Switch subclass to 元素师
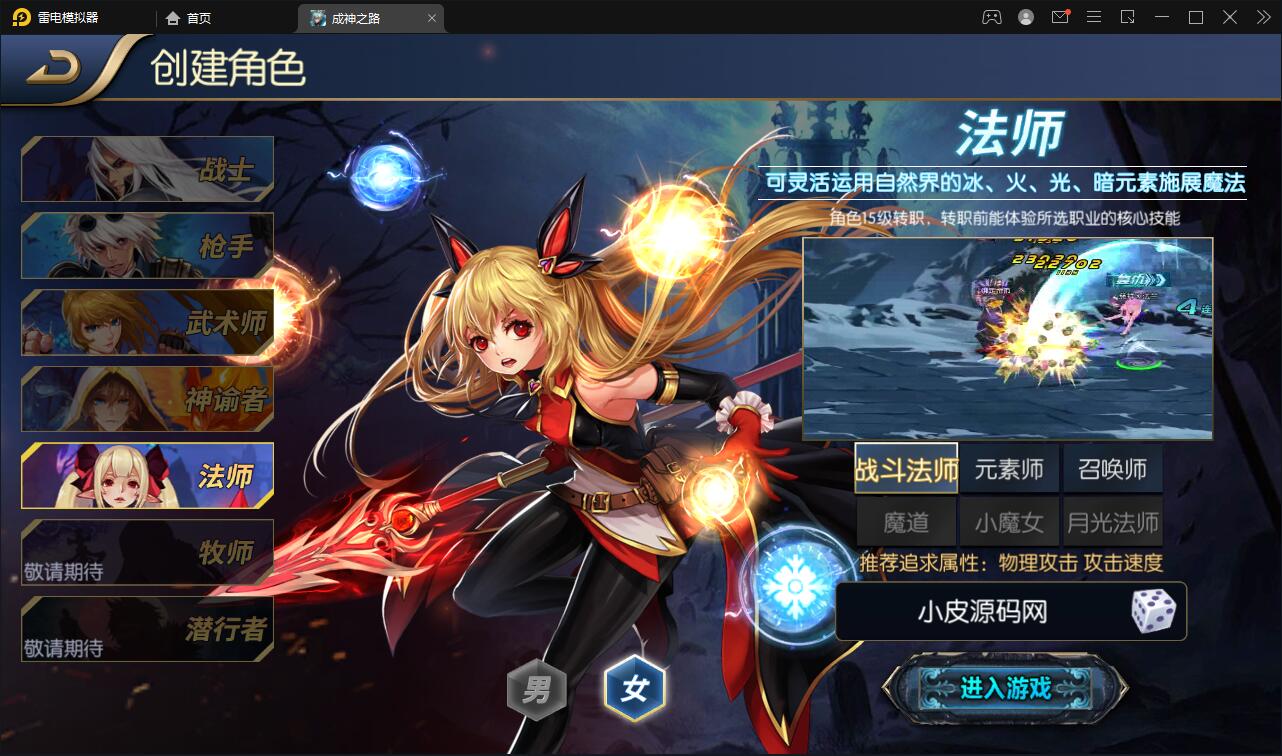 coord(1009,468)
